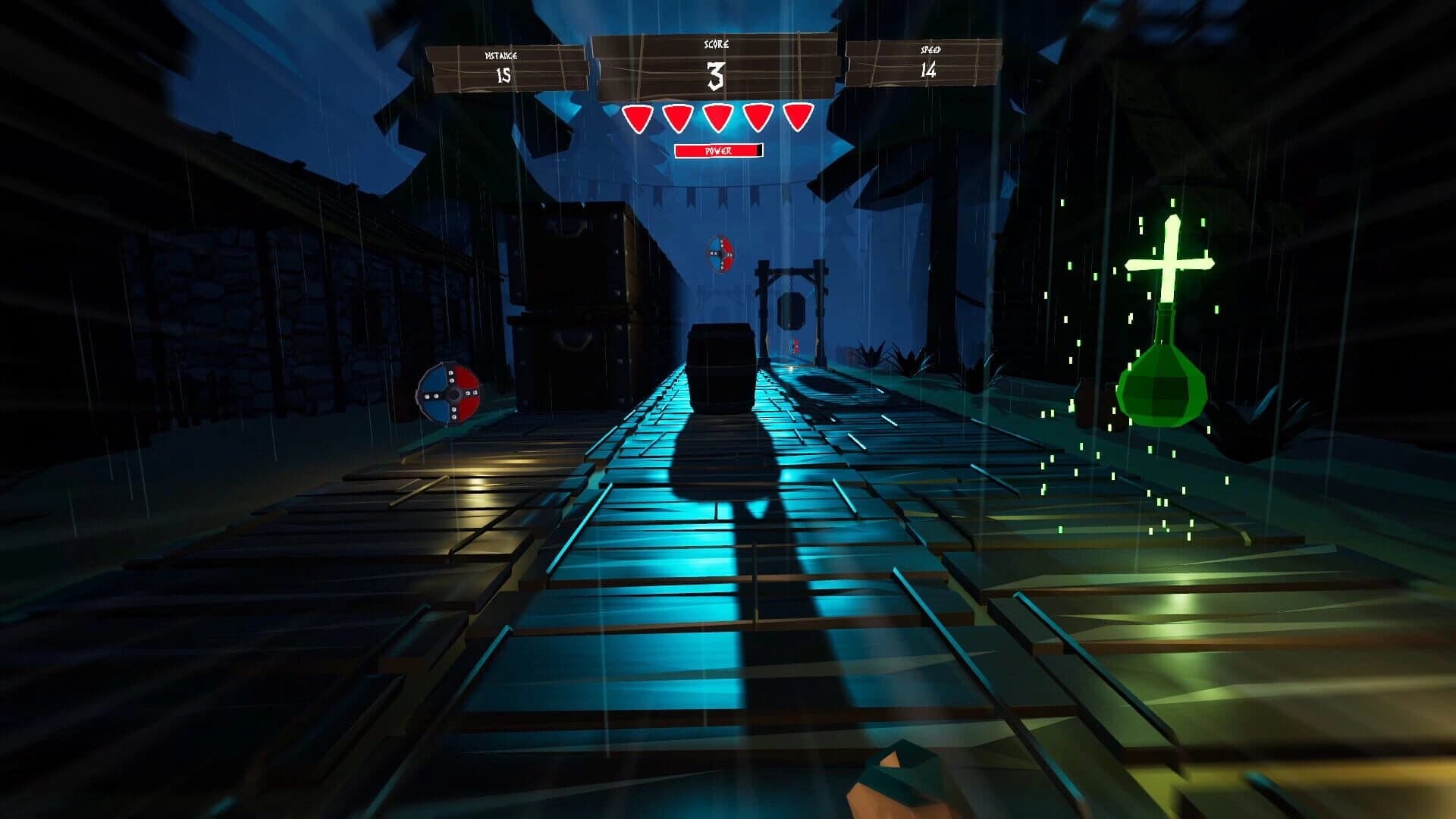Click the DISTANCE display showing 15
The width and height of the screenshot is (1456, 819).
[x=502, y=75]
